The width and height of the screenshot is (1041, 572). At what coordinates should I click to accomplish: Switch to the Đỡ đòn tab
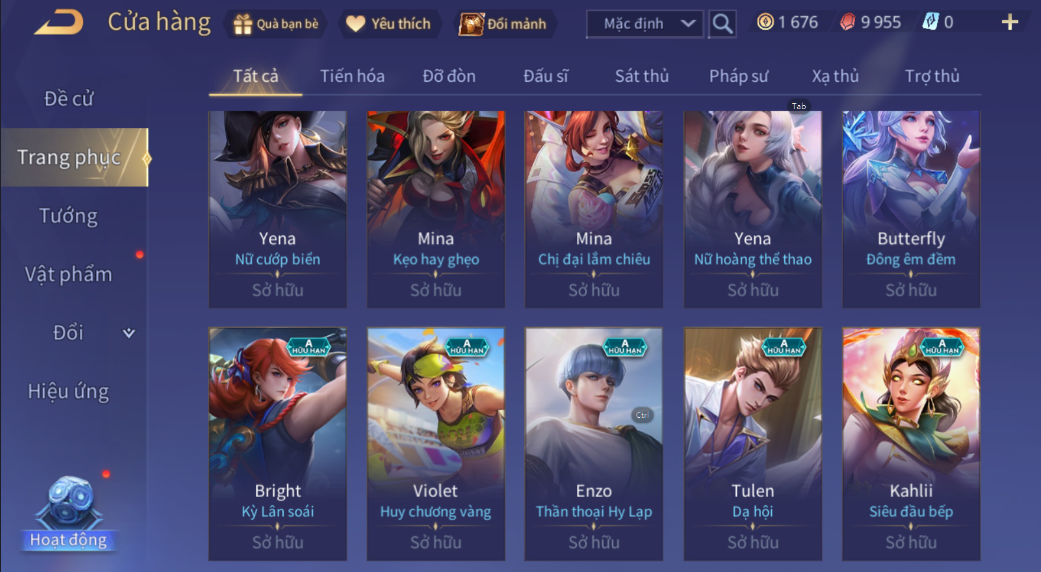[x=449, y=76]
